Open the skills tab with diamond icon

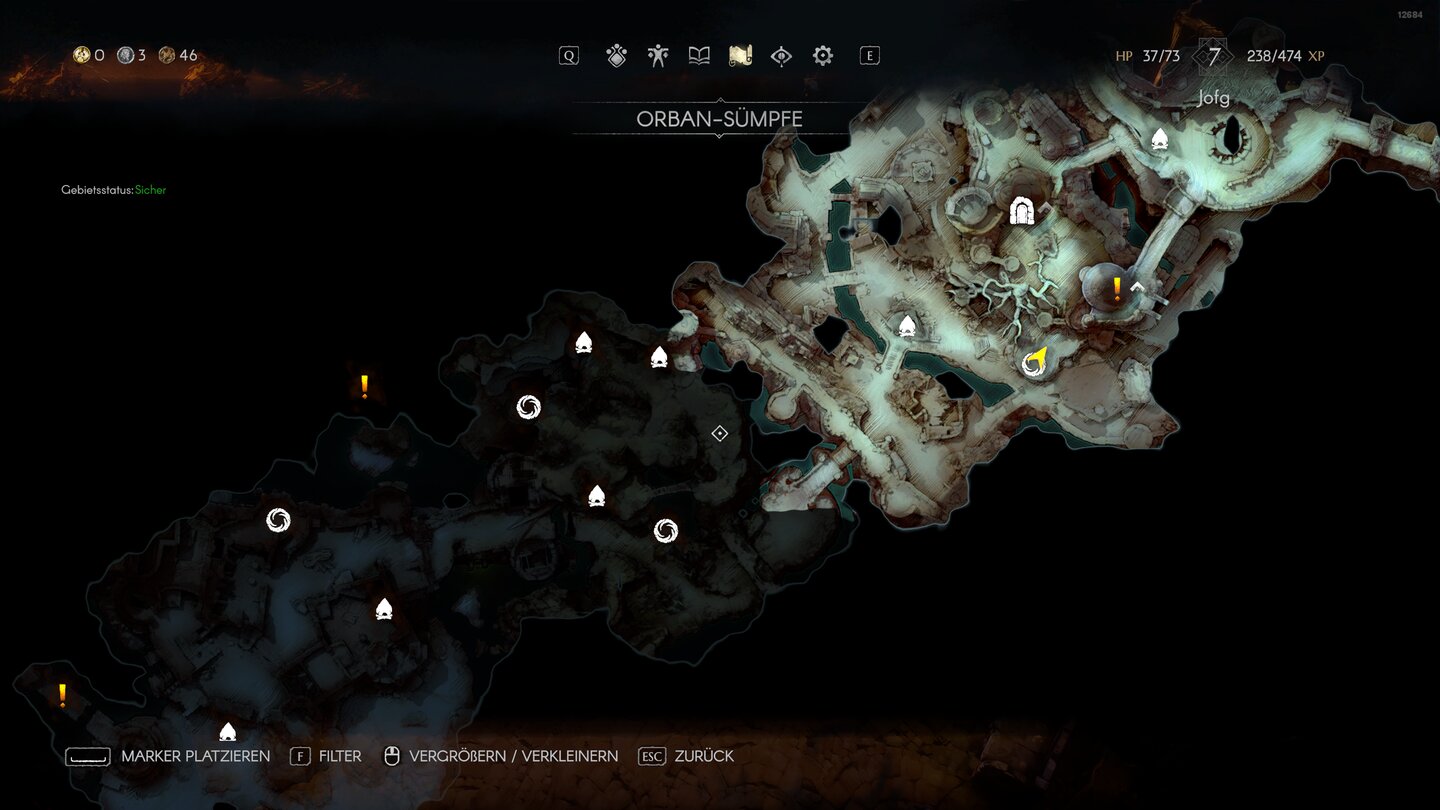[x=617, y=56]
